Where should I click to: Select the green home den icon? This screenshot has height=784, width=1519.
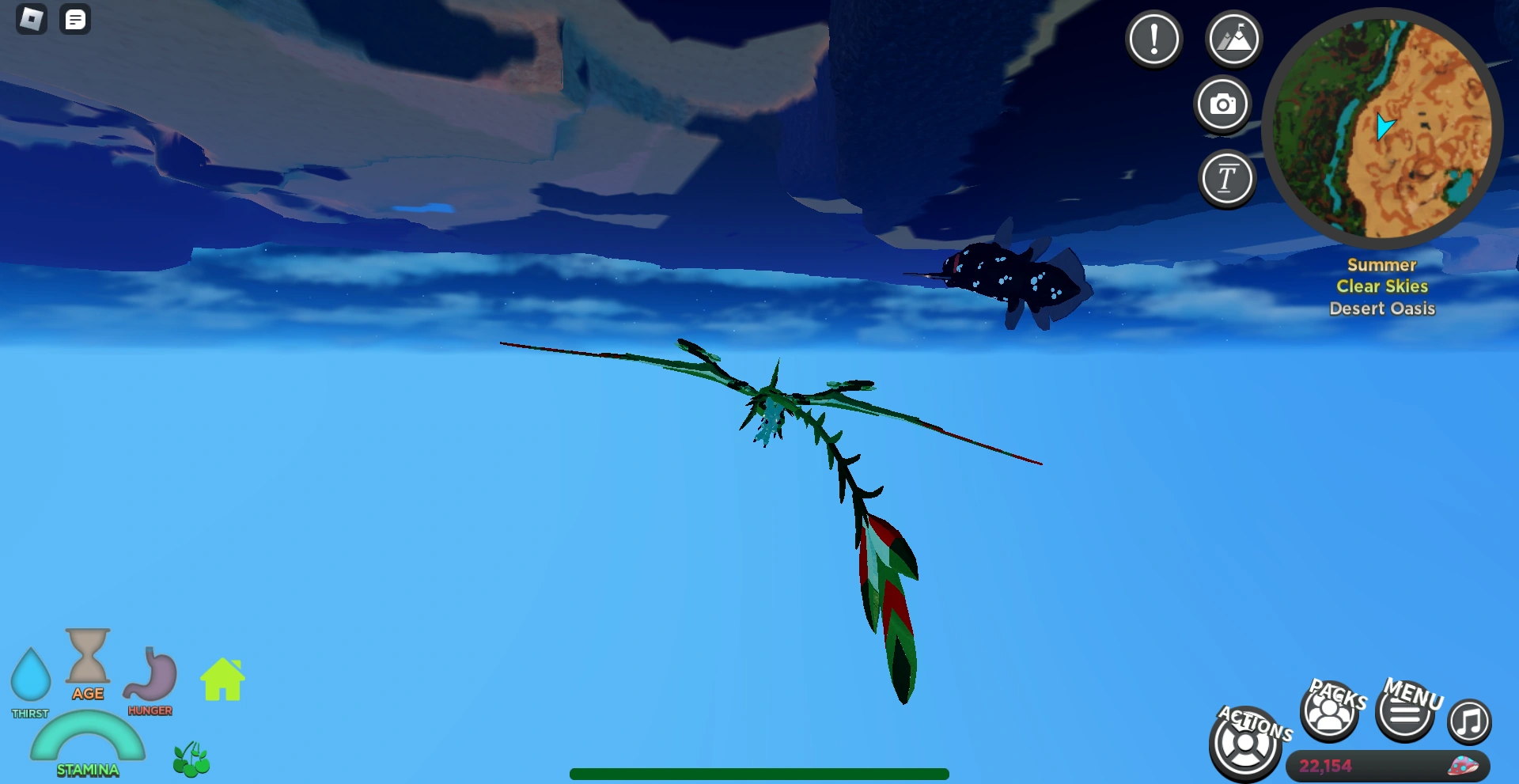pyautogui.click(x=221, y=679)
